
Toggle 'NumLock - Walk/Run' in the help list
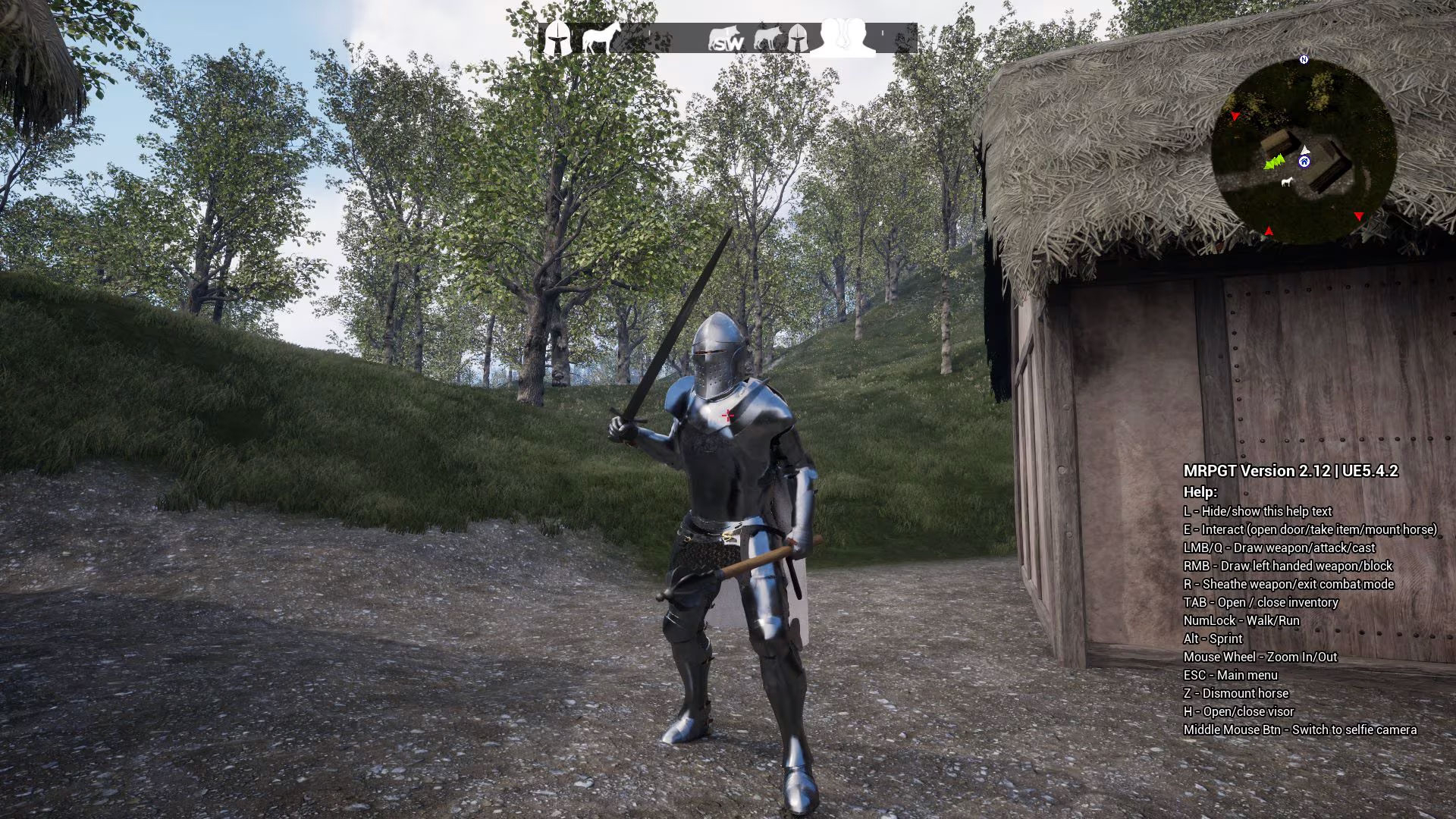[x=1241, y=620]
